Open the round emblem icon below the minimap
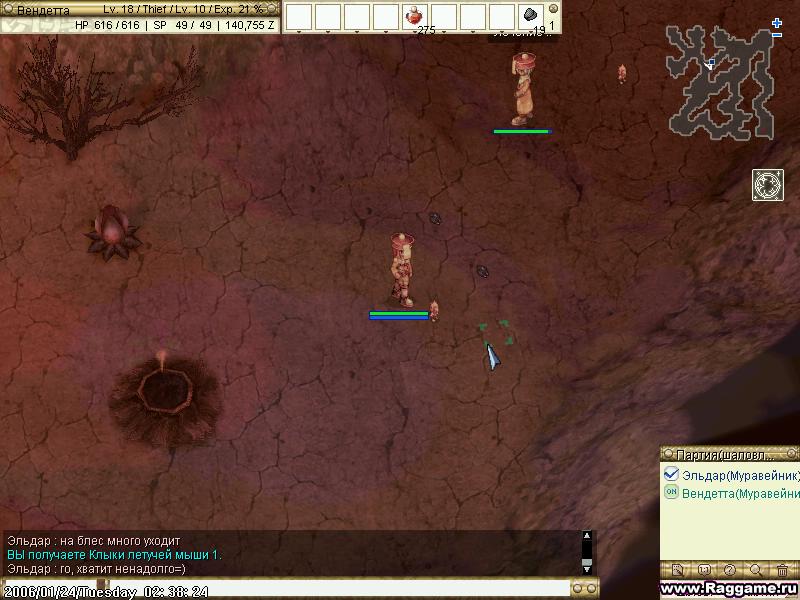The image size is (800, 600). click(767, 185)
